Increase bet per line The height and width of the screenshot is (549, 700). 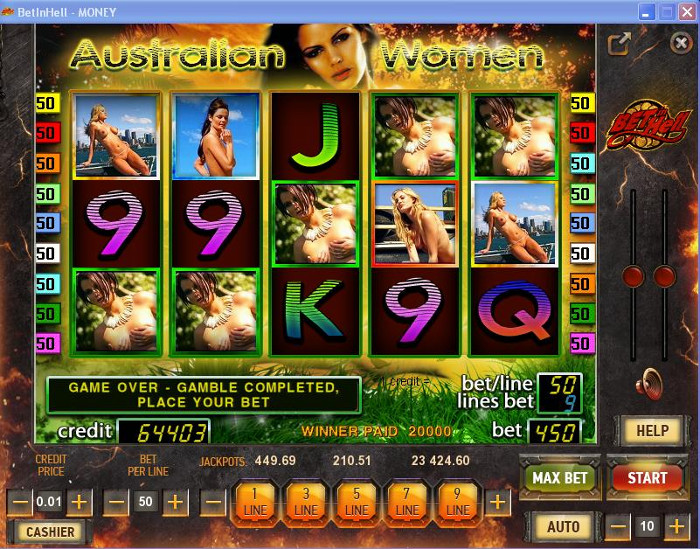[x=175, y=501]
